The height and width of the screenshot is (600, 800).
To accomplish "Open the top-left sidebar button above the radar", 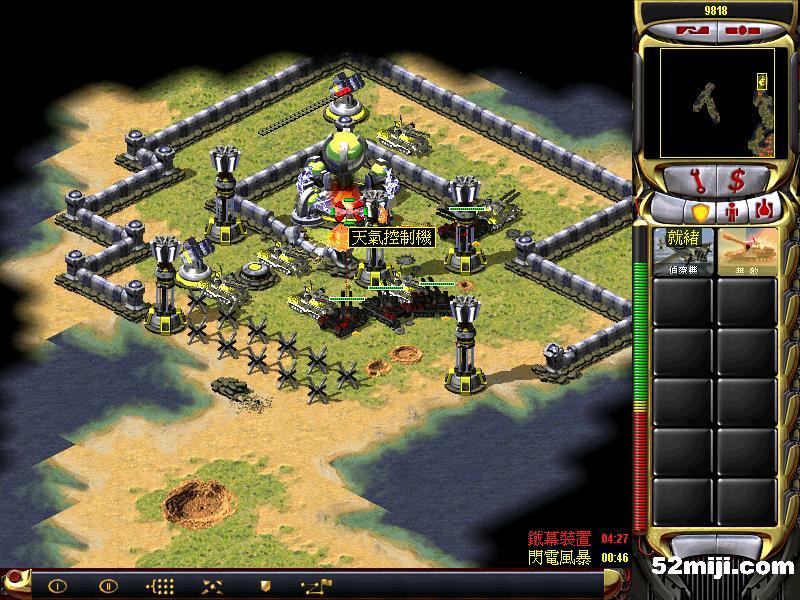I will pos(690,30).
